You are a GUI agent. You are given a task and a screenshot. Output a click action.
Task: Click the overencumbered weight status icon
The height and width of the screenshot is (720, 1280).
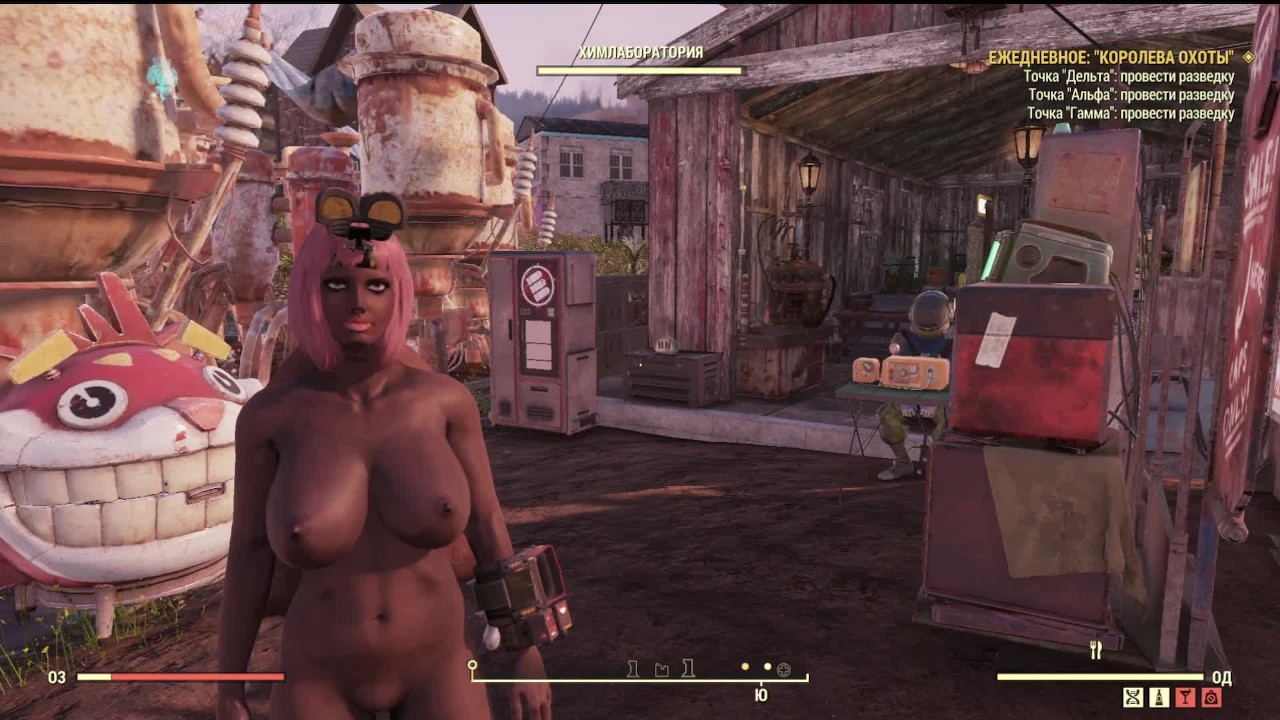click(x=1211, y=697)
